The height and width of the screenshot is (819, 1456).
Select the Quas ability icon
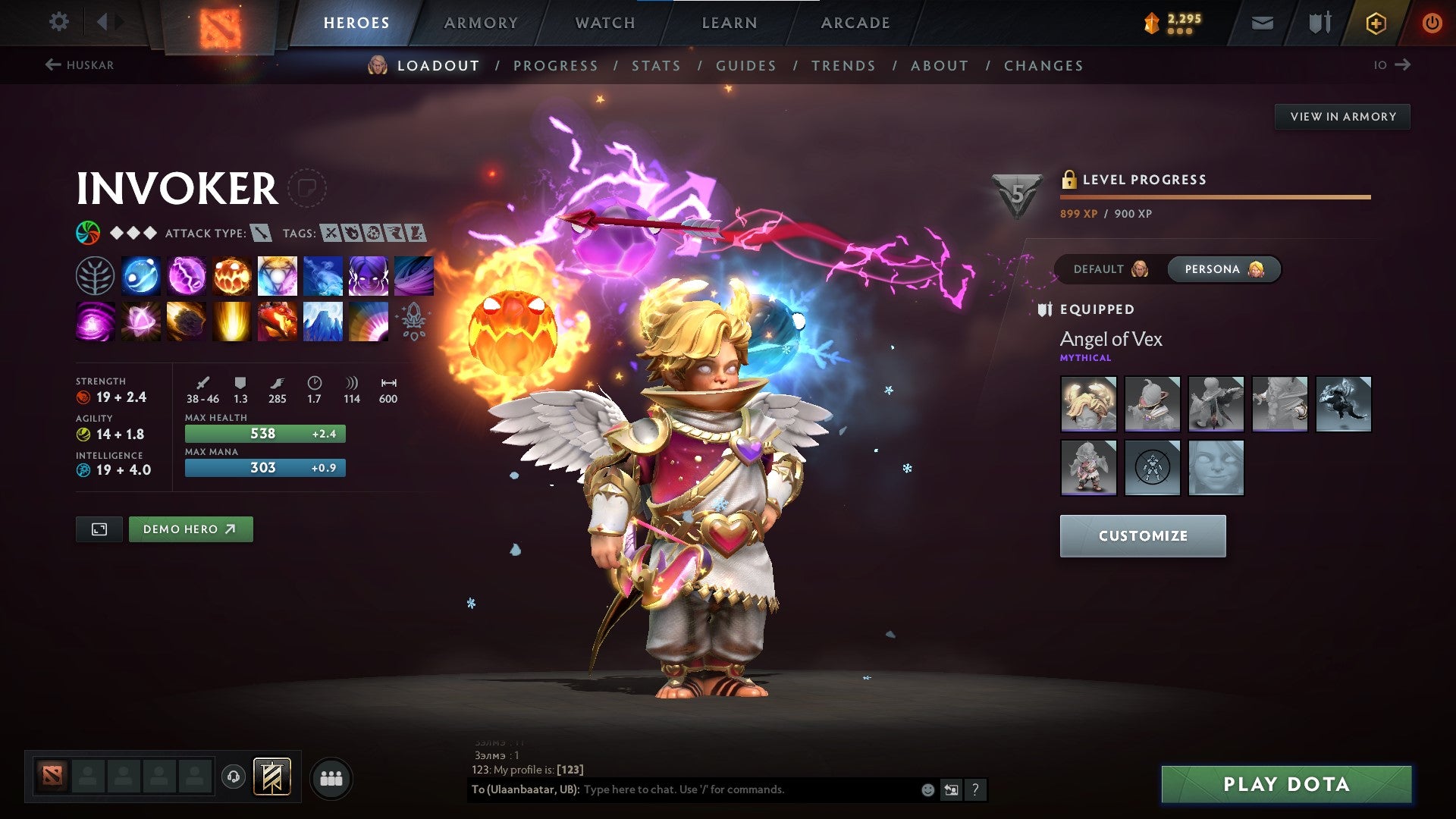click(x=141, y=275)
